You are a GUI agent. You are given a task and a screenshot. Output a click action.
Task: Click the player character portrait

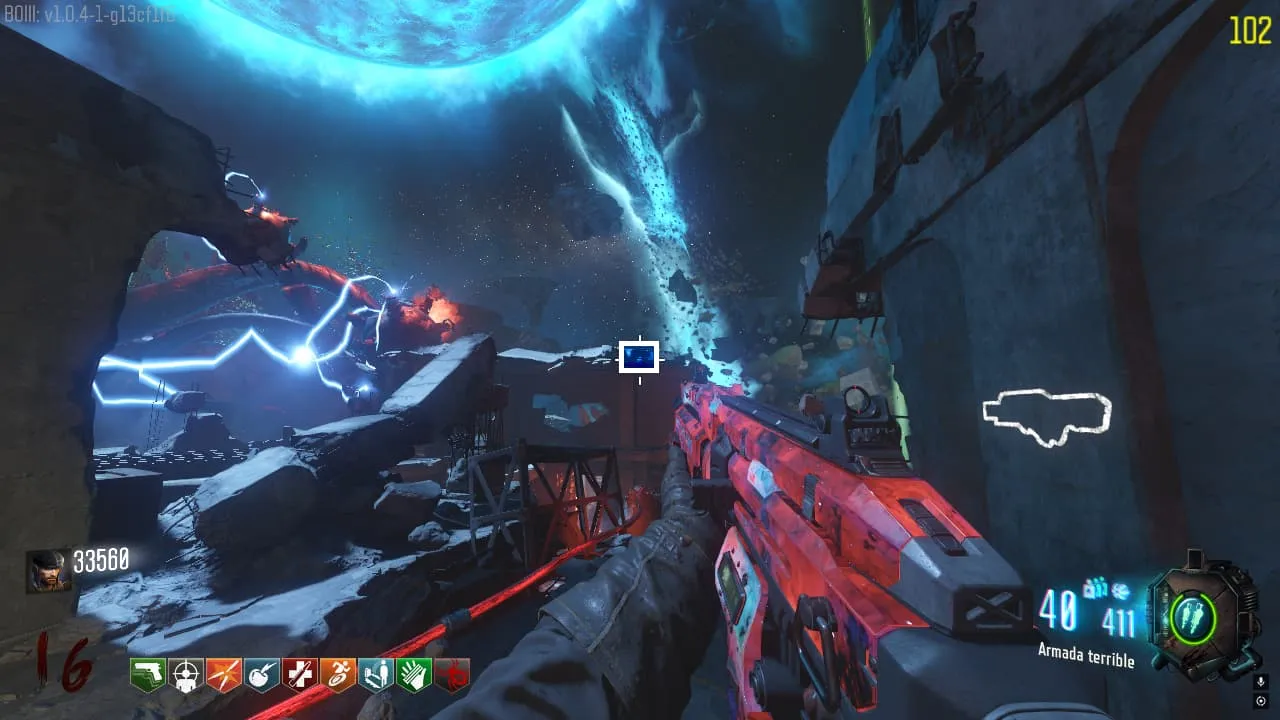[48, 570]
